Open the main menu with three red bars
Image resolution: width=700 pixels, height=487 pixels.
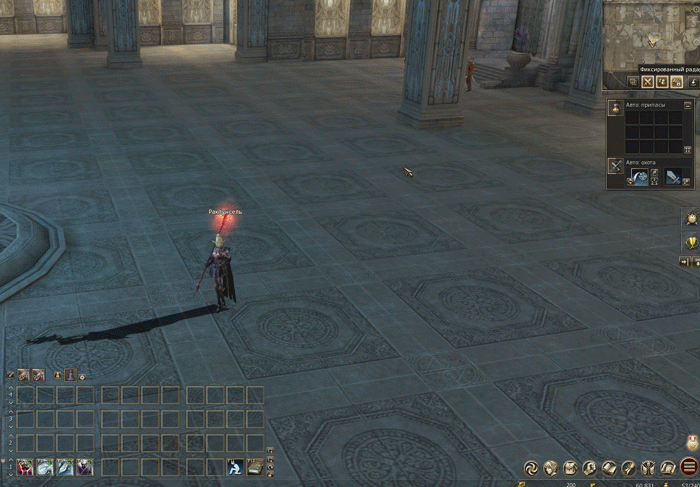689,467
